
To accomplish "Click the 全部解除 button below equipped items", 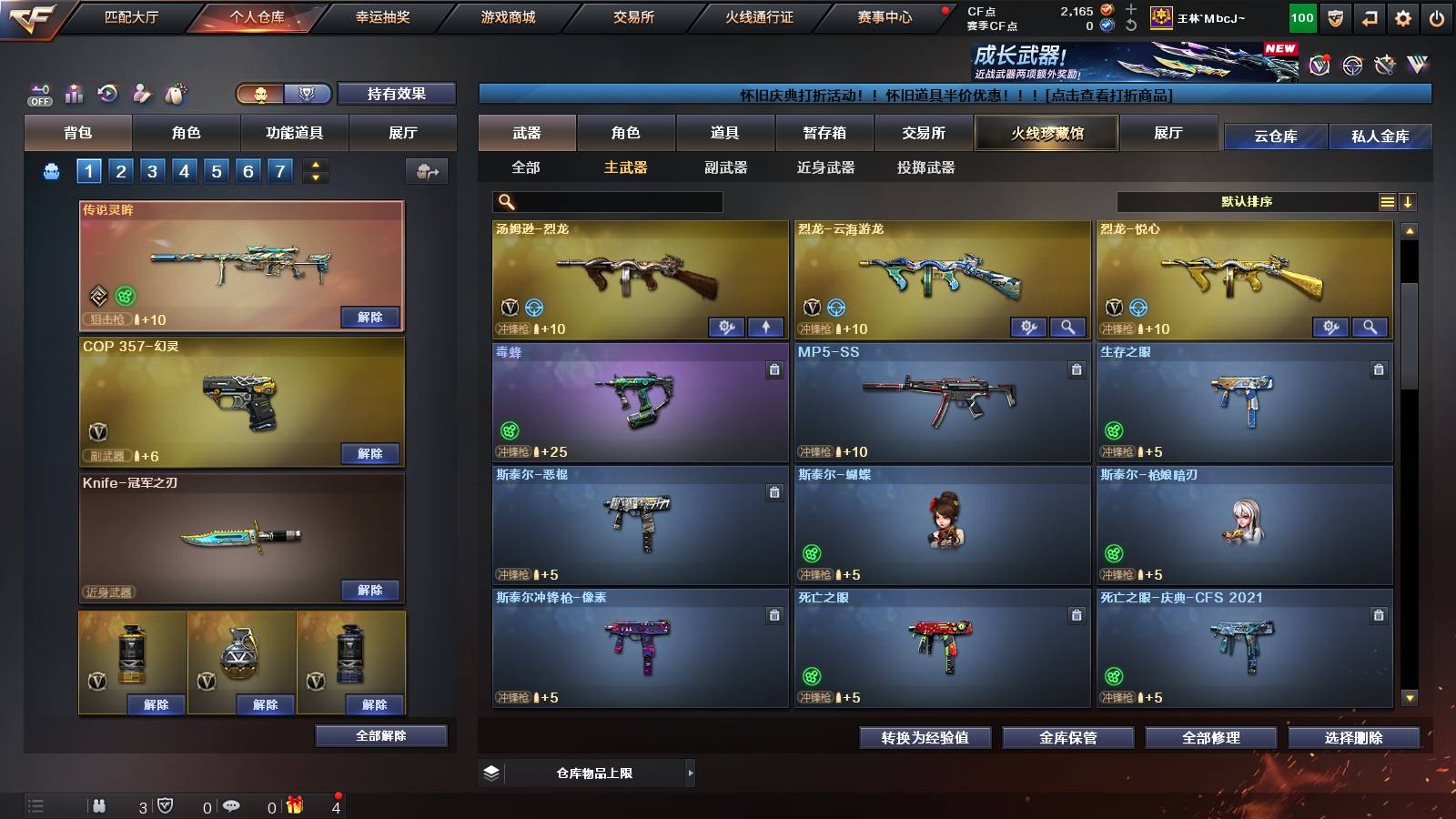I will [379, 735].
